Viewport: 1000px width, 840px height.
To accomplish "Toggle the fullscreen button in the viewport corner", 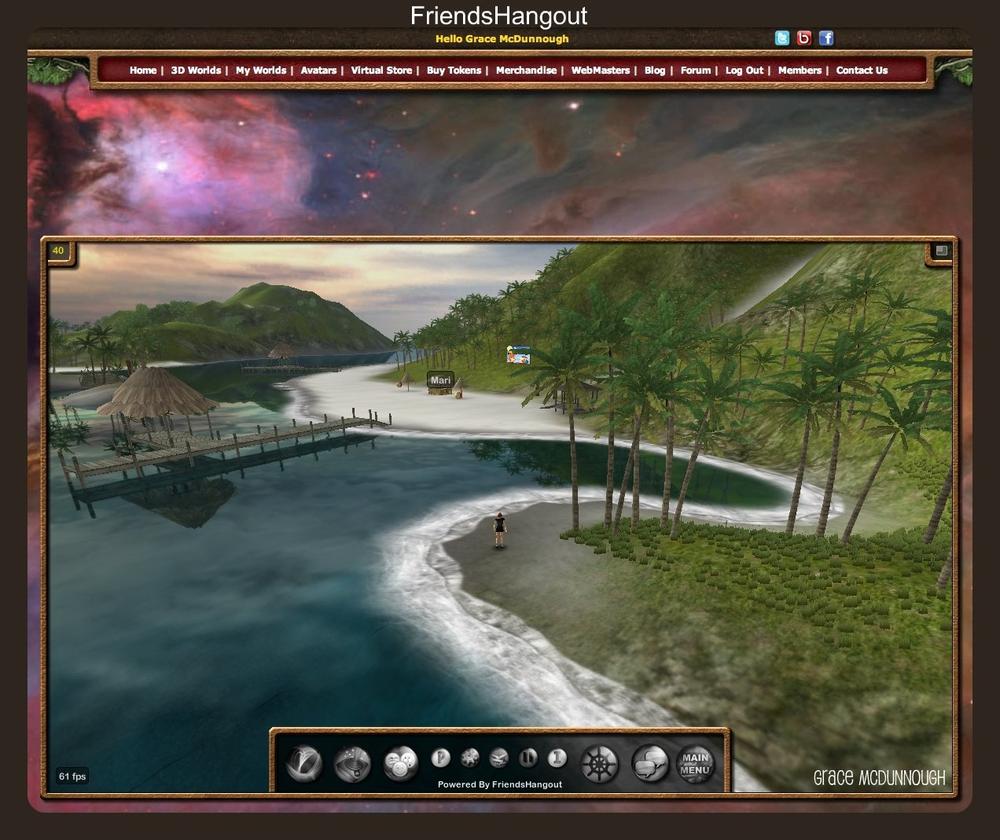I will coord(941,251).
